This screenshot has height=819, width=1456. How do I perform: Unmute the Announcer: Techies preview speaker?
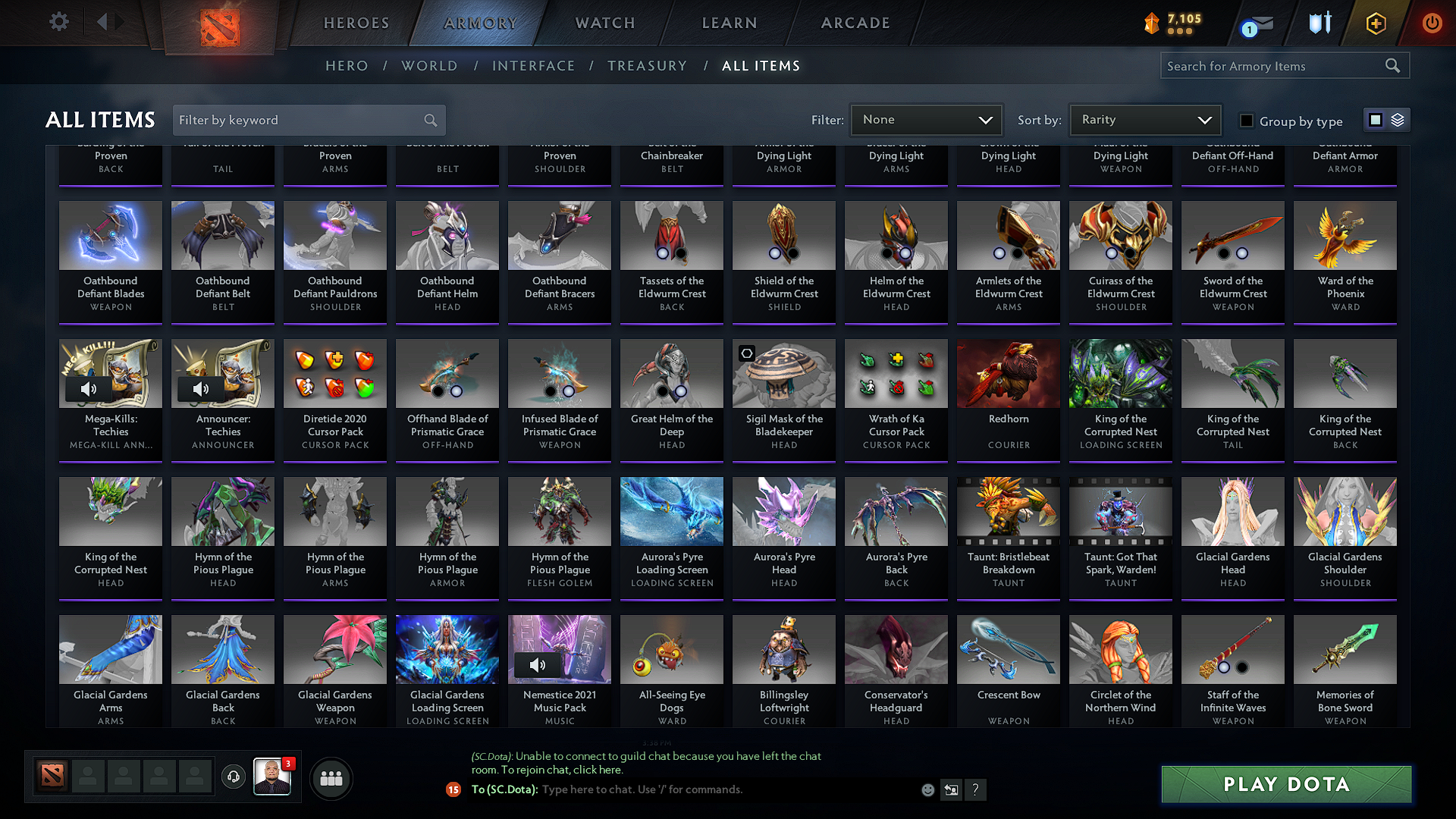(201, 388)
